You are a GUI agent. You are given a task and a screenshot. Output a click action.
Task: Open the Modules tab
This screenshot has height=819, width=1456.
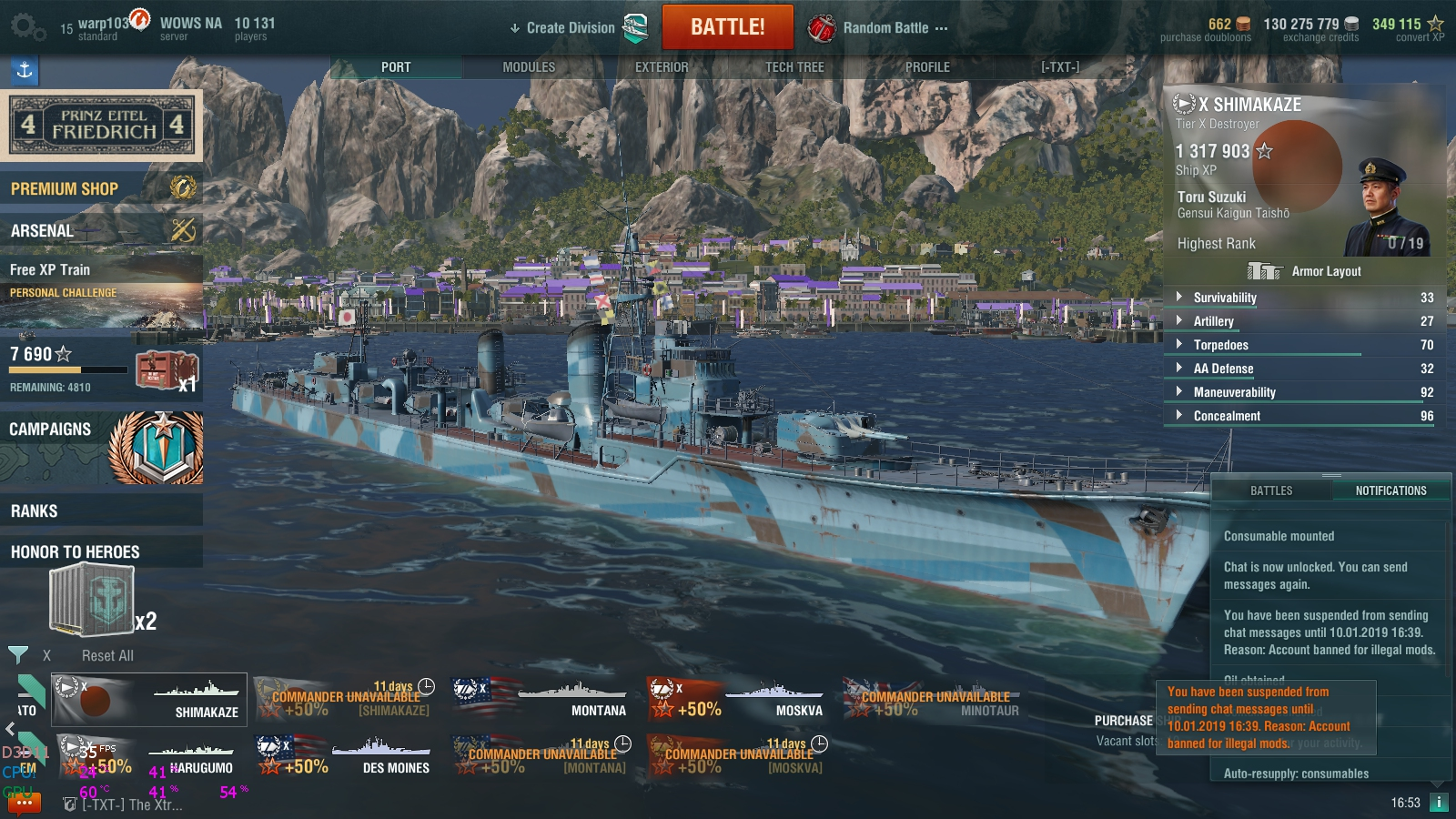(x=529, y=67)
